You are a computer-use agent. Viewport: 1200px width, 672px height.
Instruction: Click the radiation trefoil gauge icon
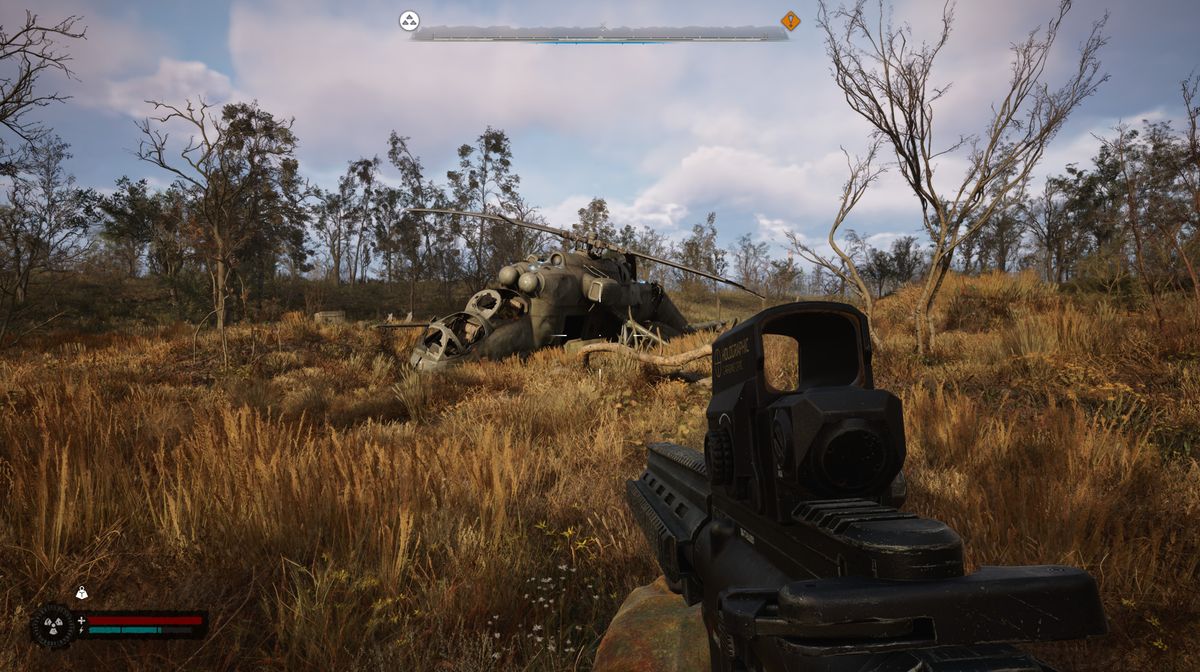coord(51,626)
